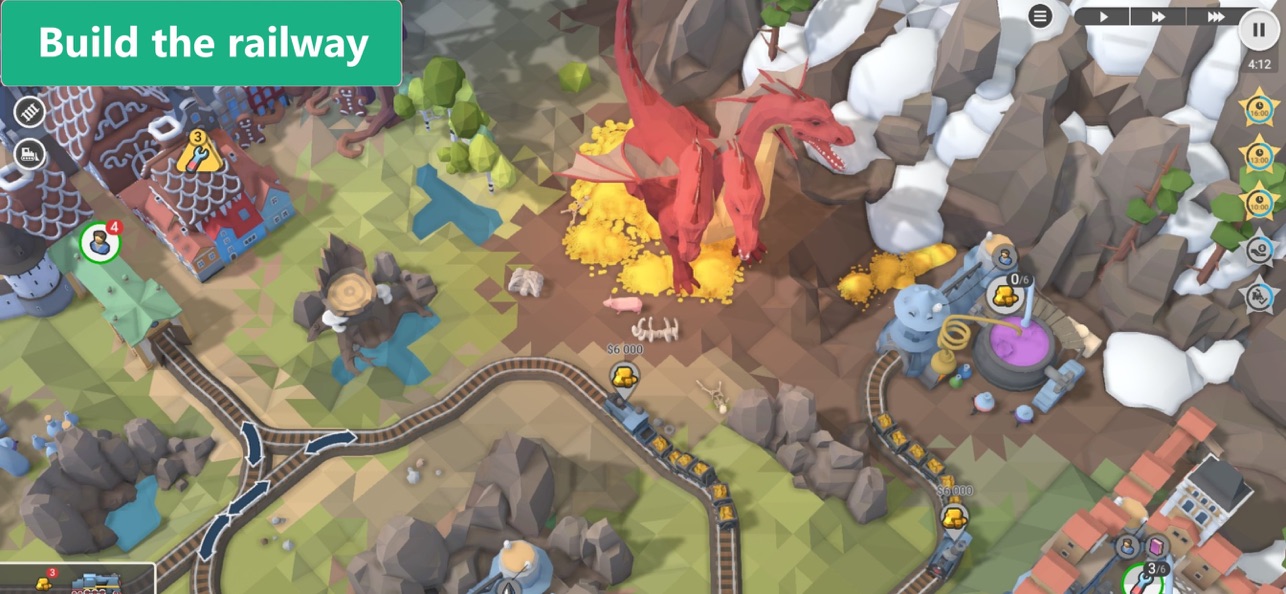Image resolution: width=1286 pixels, height=594 pixels.
Task: Click the passenger marker with red 4 badge
Action: [x=100, y=242]
